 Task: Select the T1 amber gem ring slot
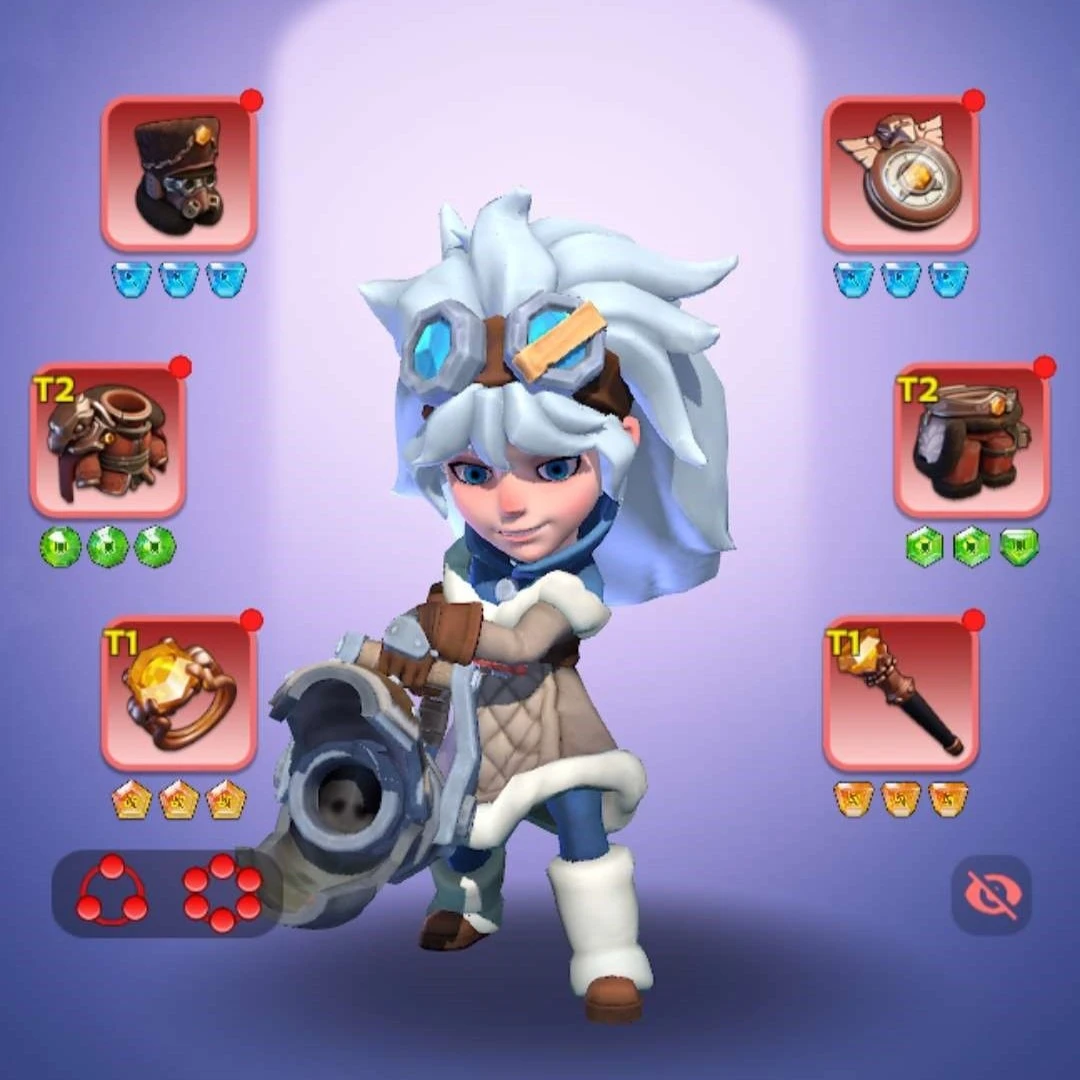pos(179,694)
